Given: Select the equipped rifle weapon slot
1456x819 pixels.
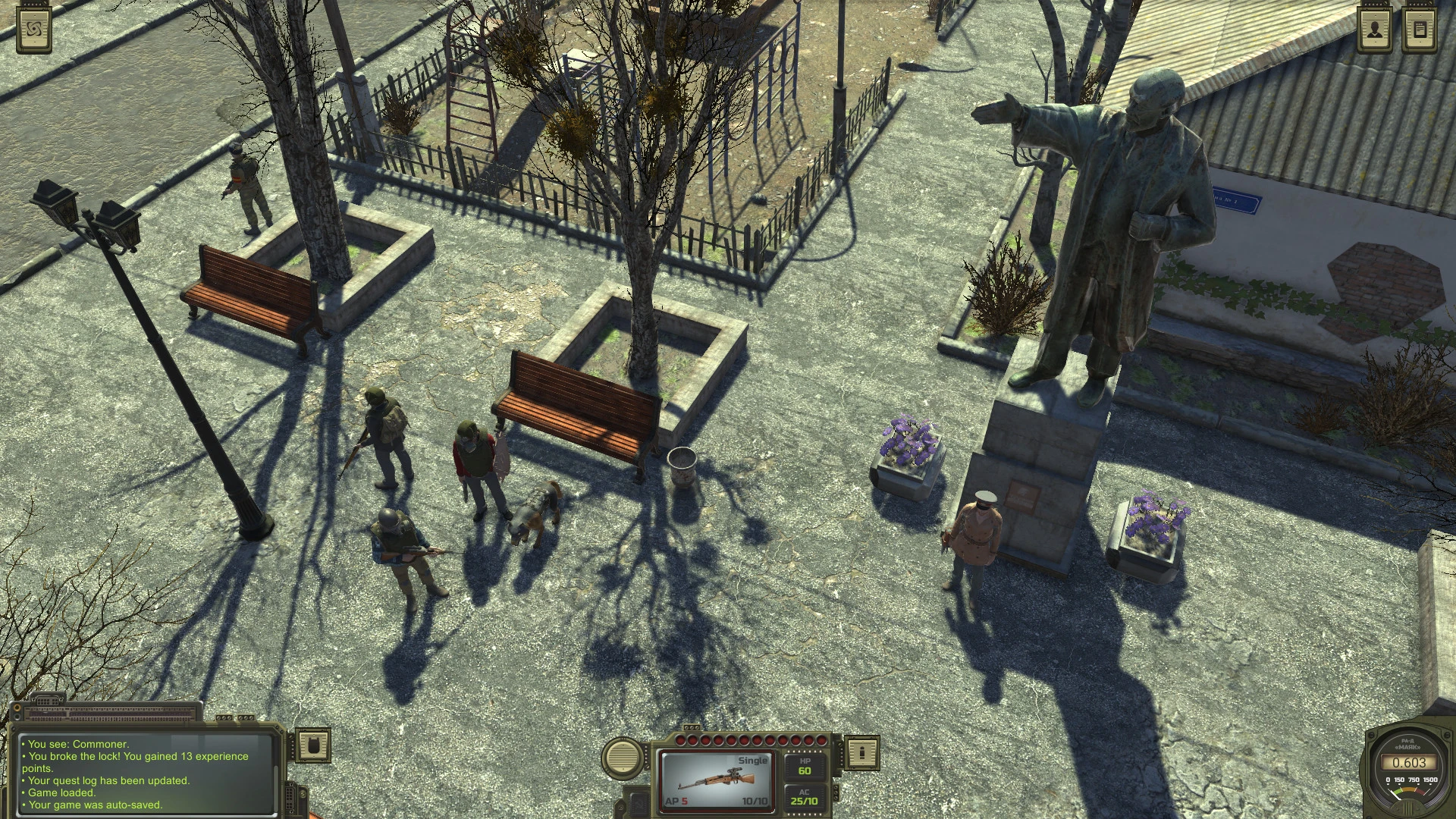Looking at the screenshot, I should (718, 780).
